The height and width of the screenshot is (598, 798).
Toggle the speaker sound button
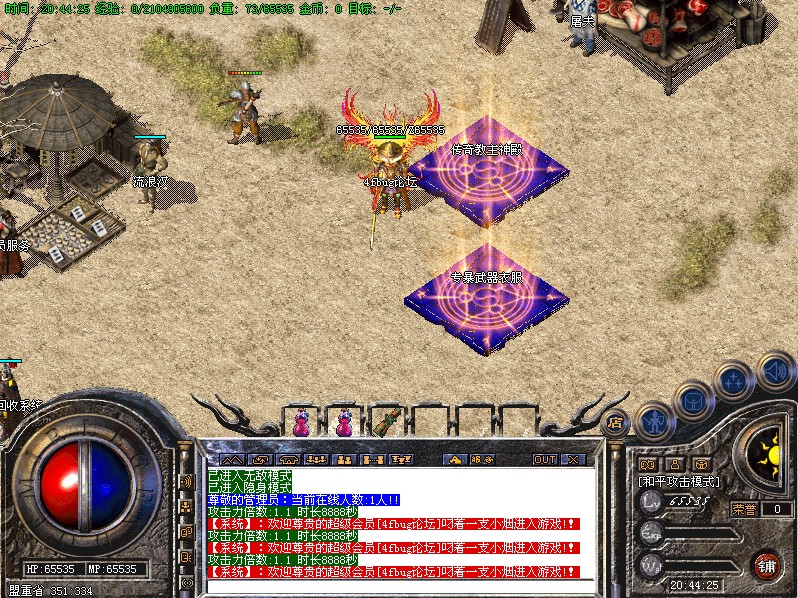(775, 372)
